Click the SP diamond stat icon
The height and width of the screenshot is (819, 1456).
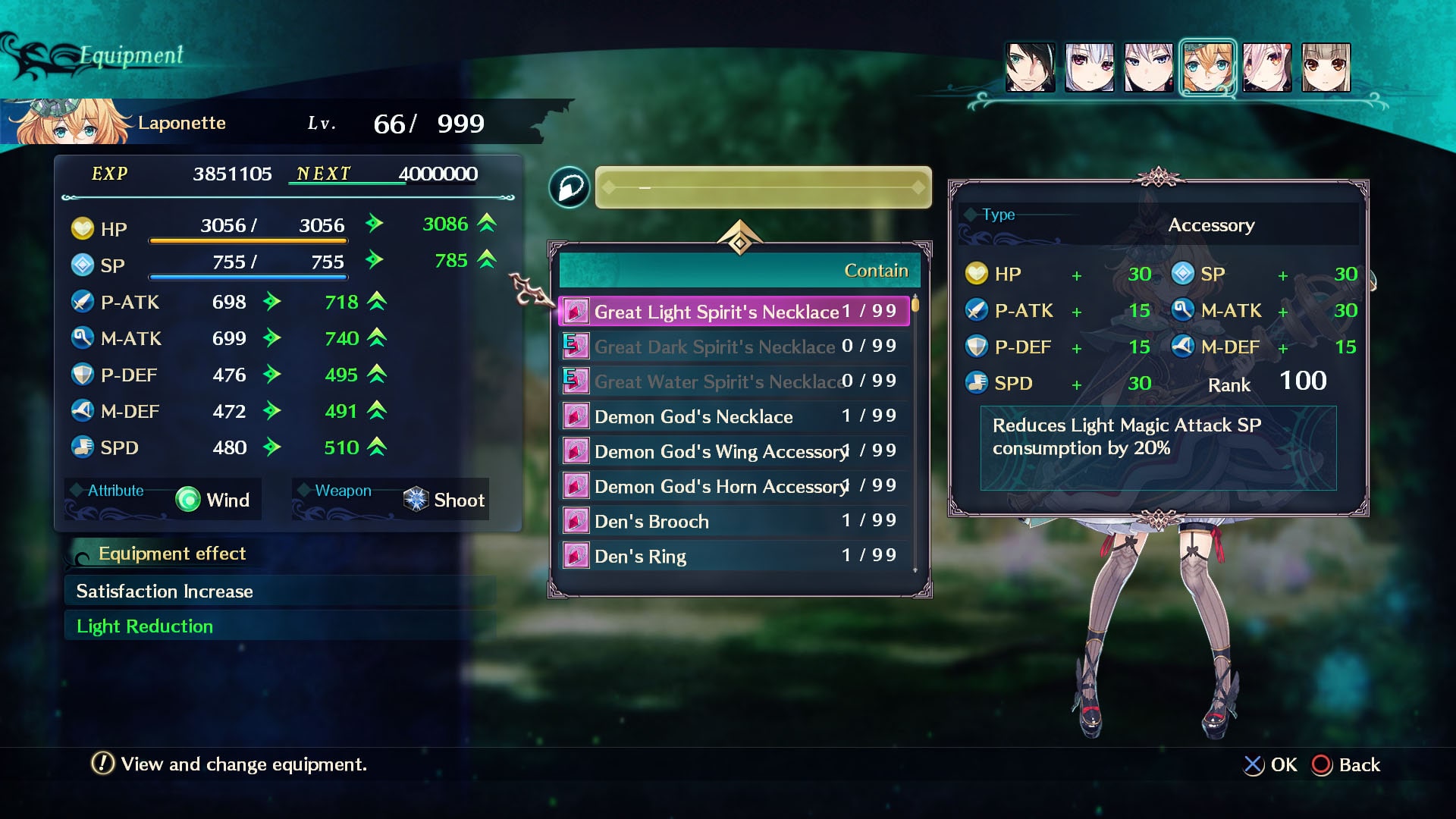83,265
